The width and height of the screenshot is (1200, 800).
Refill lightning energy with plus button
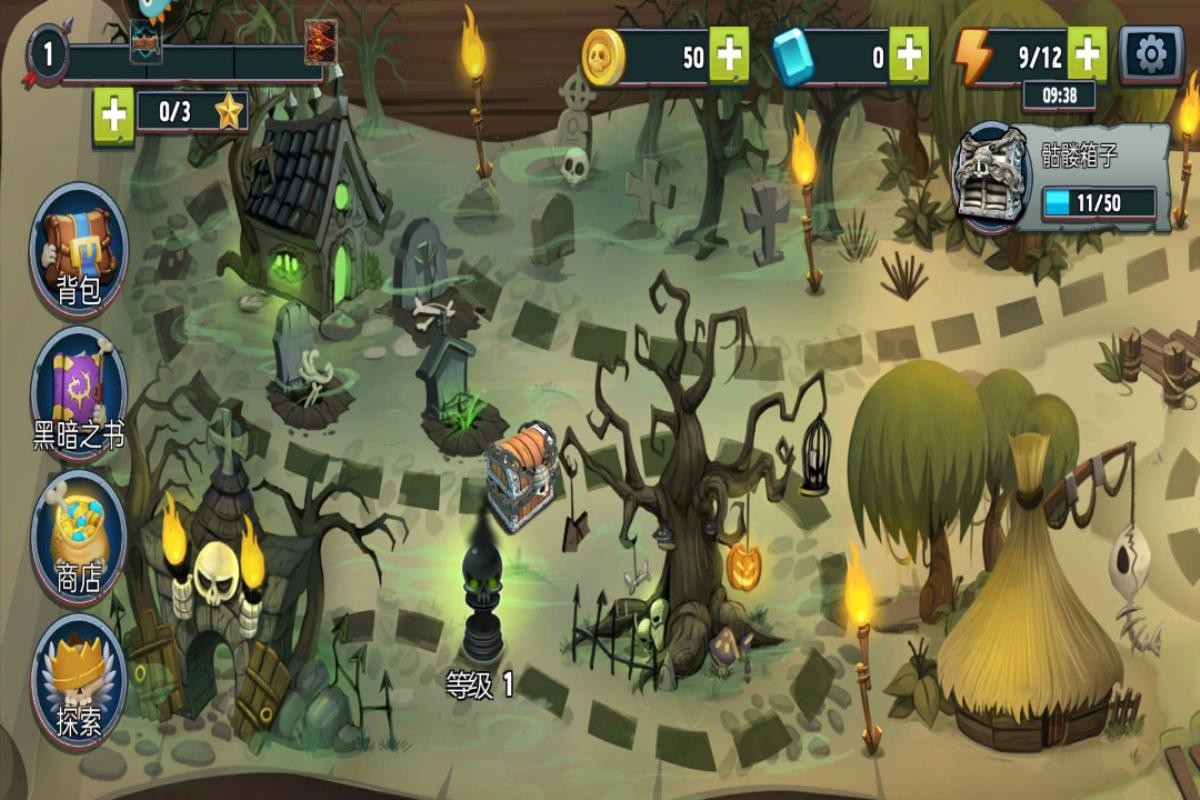(x=1088, y=53)
